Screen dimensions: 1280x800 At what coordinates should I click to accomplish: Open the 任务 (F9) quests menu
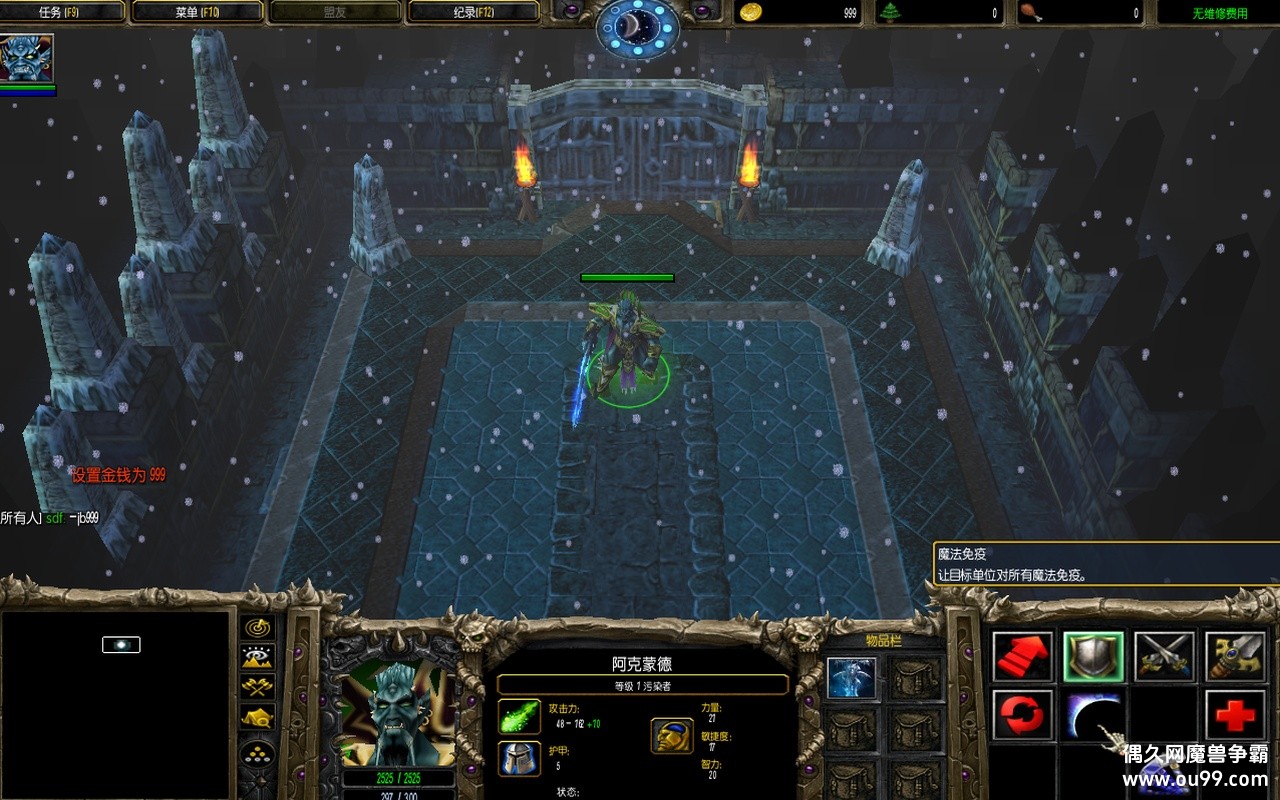tap(63, 12)
